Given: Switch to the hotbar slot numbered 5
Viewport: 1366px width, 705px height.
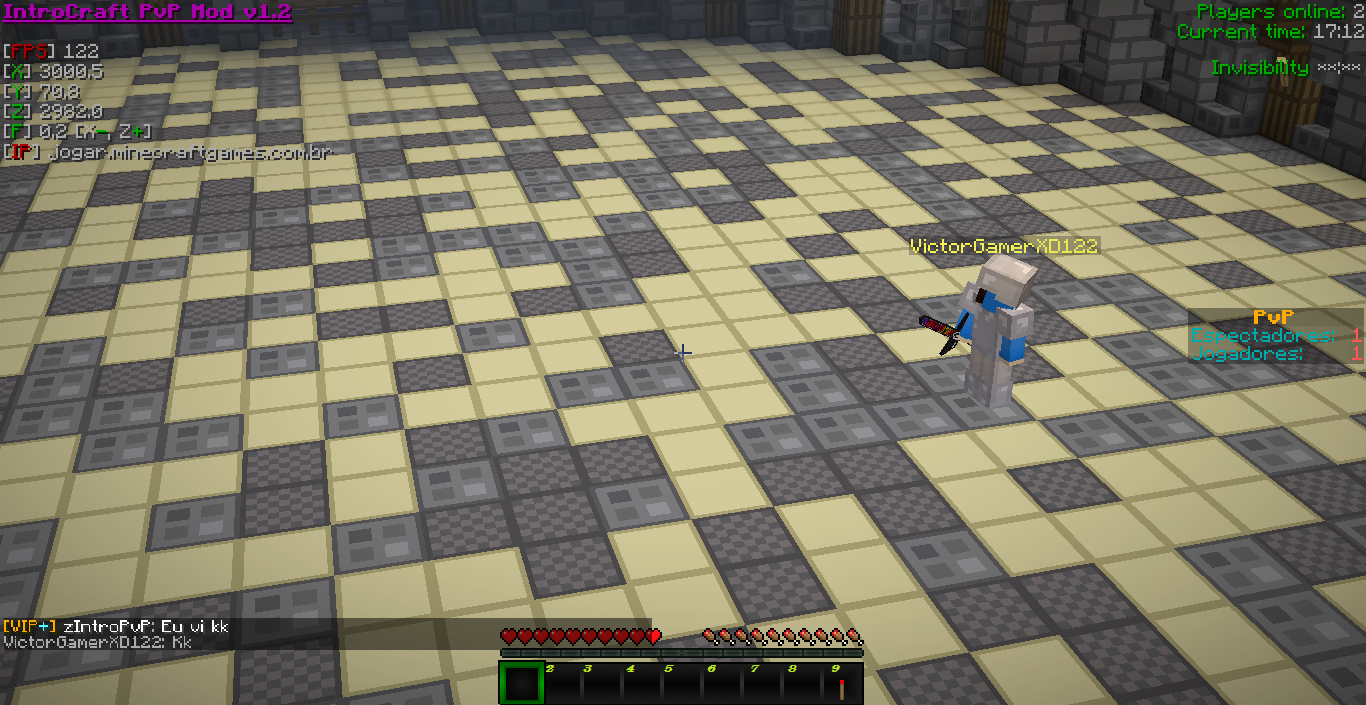Looking at the screenshot, I should [681, 685].
